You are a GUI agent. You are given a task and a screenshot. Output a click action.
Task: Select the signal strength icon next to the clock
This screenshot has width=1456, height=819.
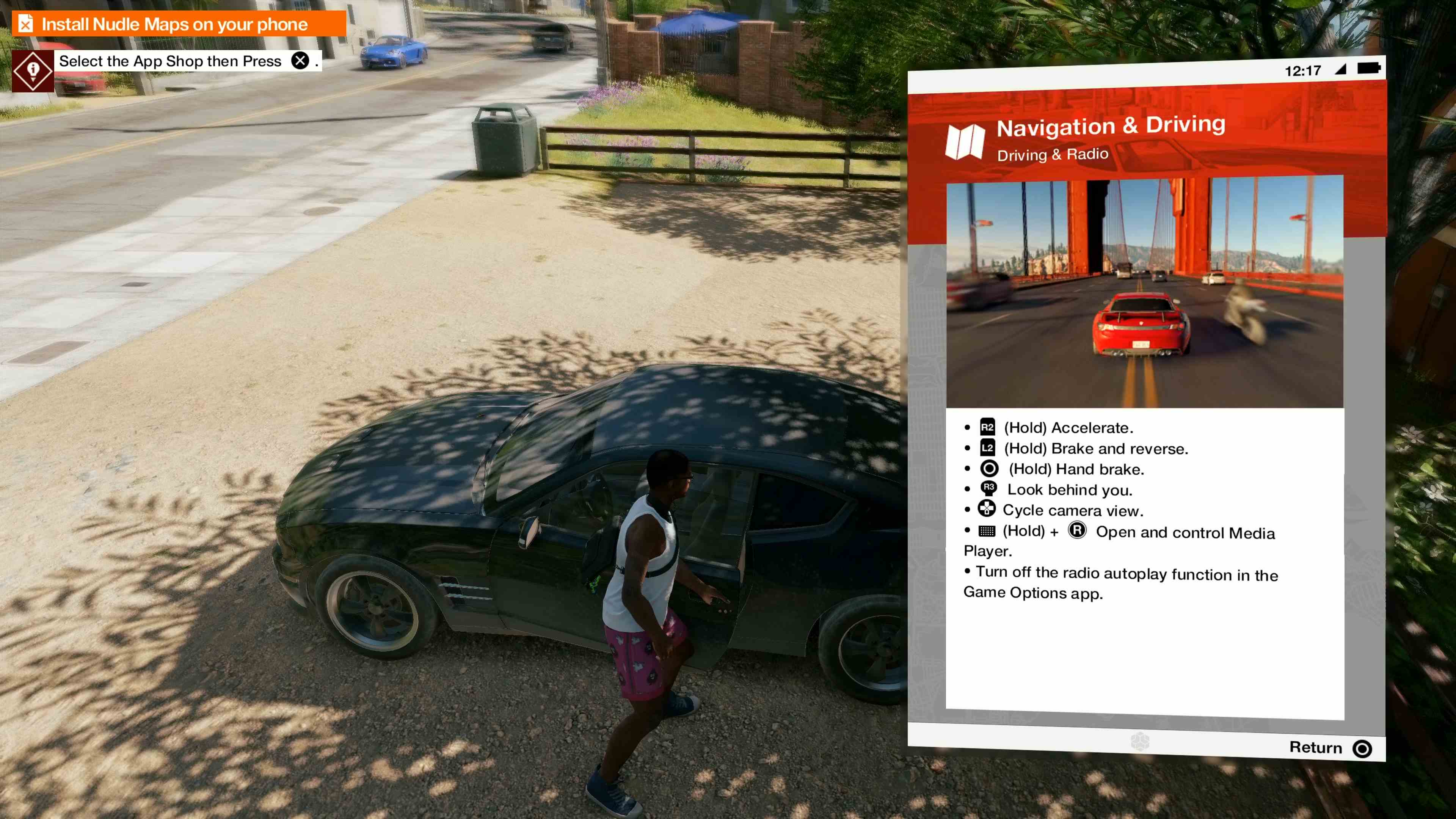point(1340,70)
